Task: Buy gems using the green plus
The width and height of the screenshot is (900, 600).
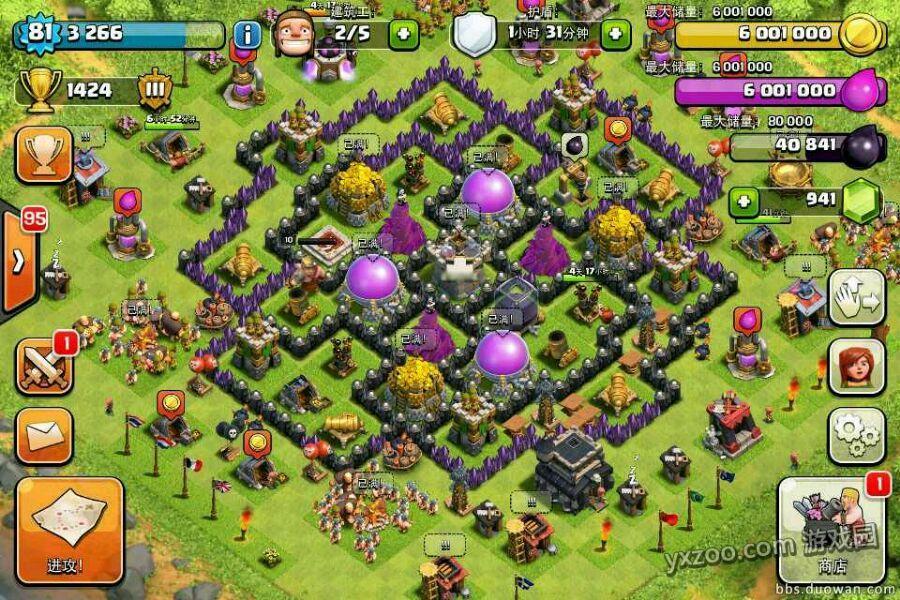Action: (x=744, y=200)
